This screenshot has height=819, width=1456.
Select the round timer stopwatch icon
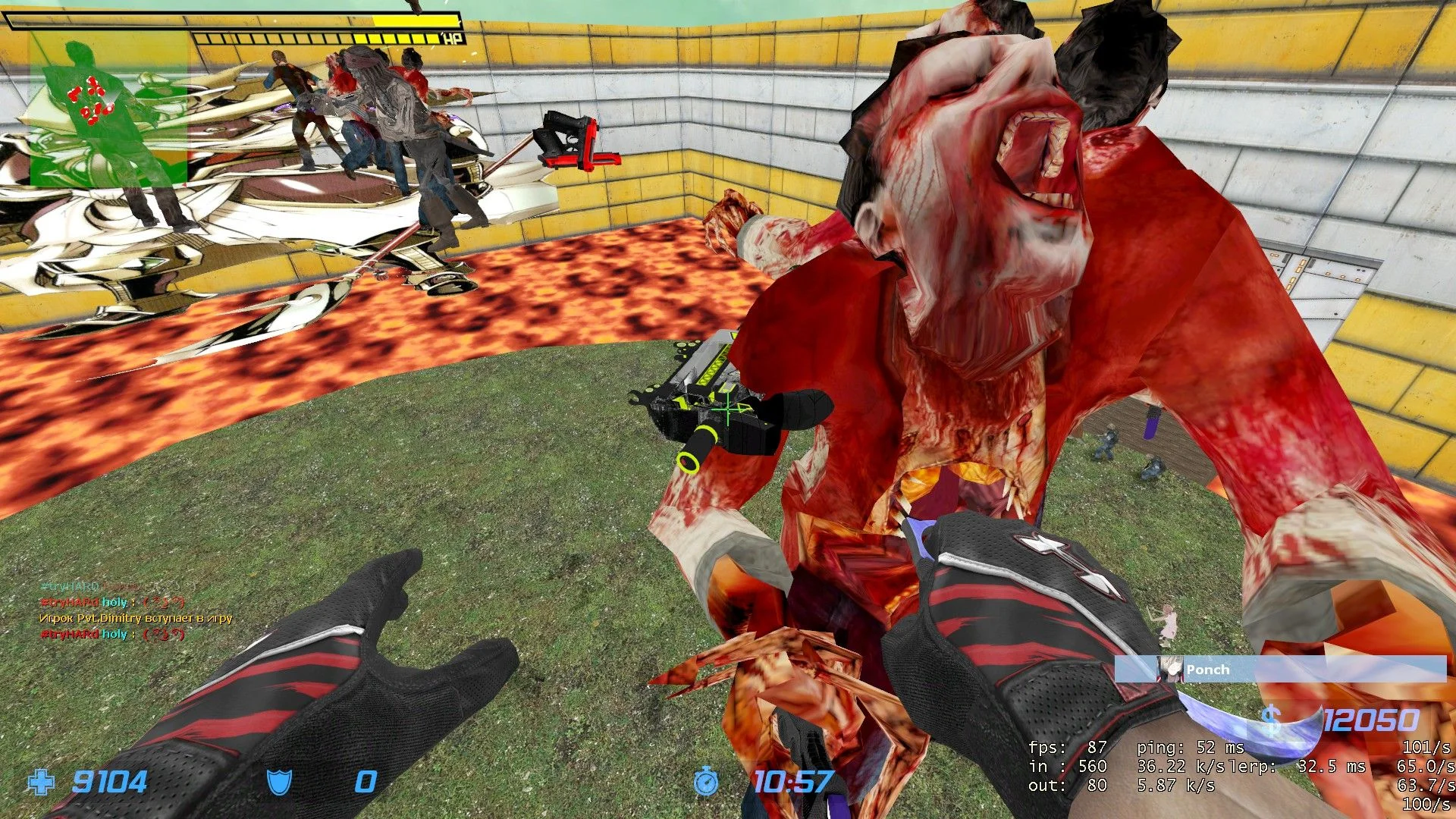[706, 781]
